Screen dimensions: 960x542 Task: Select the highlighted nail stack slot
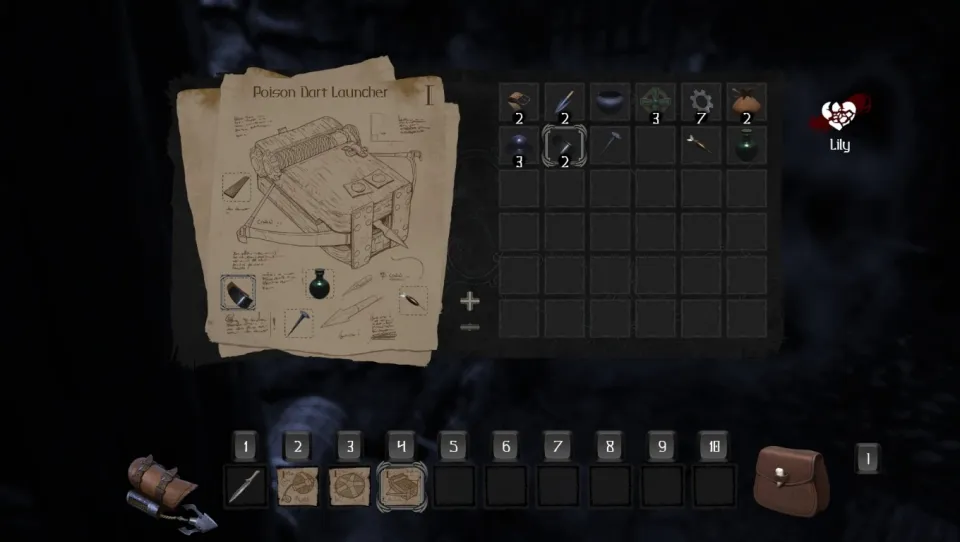coord(564,146)
